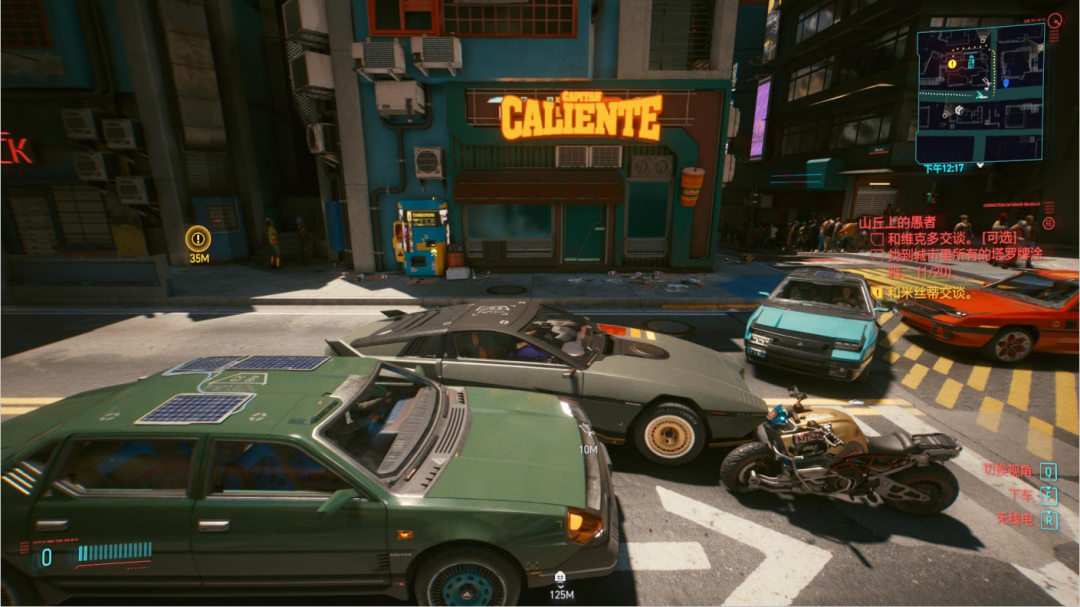Click the round red icon beside the quest tracker
This screenshot has height=607, width=1080.
tap(1048, 223)
